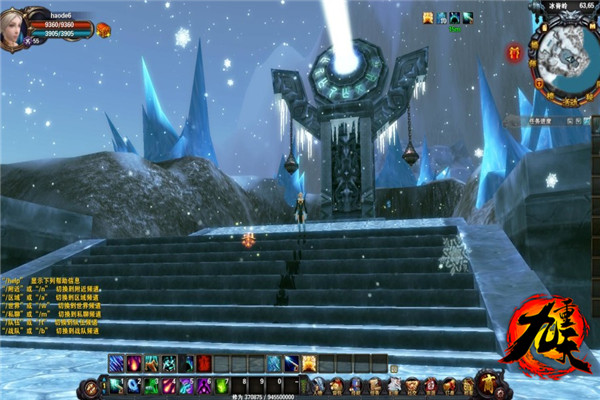Screen dimensions: 600x400
Task: Open the red gift box icon
Action: coord(515,51)
